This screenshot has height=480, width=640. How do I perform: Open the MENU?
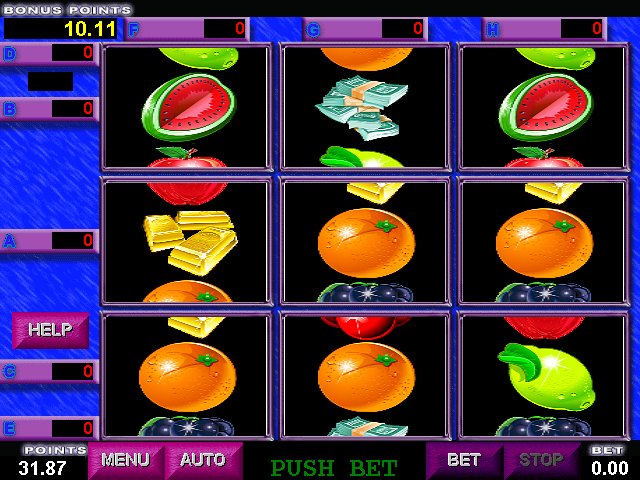[x=125, y=460]
